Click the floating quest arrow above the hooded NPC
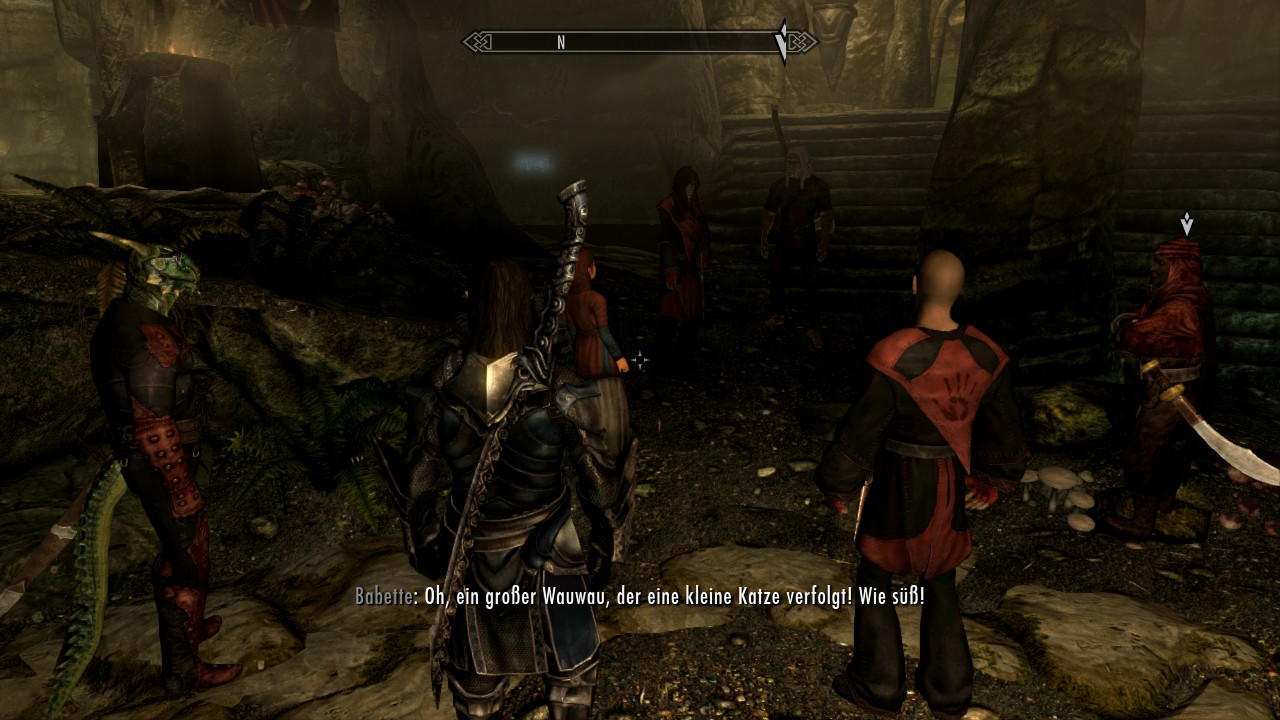This screenshot has width=1280, height=720. (x=1186, y=223)
